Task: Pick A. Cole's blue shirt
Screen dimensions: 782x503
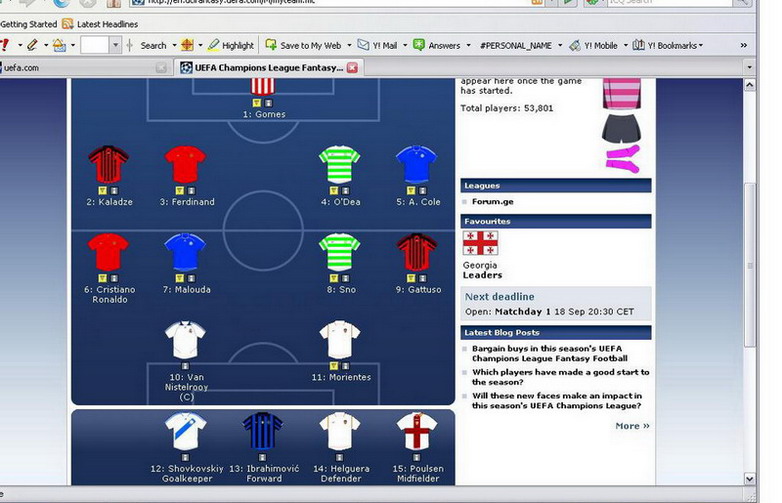Action: [x=417, y=164]
